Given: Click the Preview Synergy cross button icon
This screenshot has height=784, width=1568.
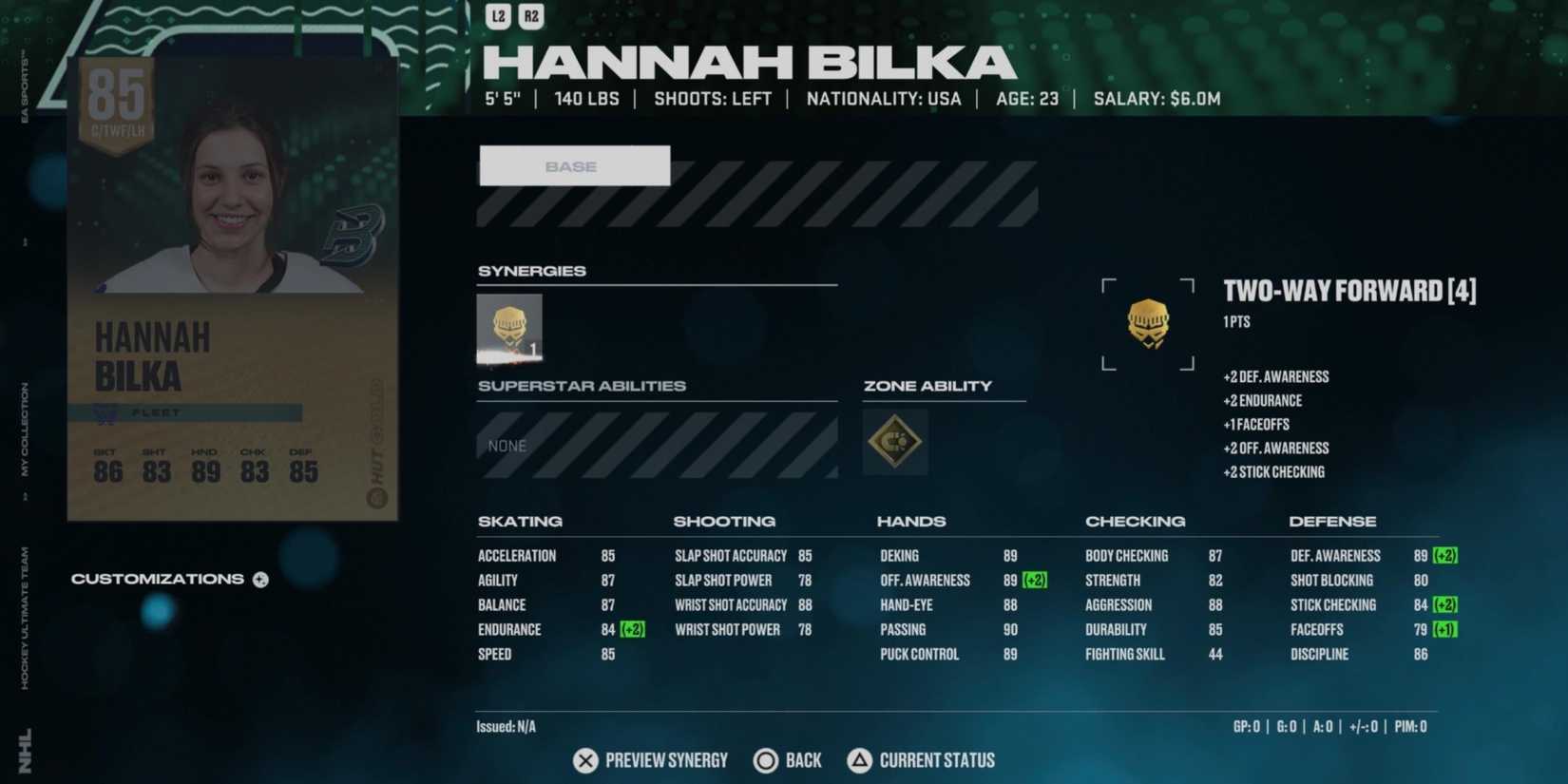Looking at the screenshot, I should pyautogui.click(x=584, y=760).
